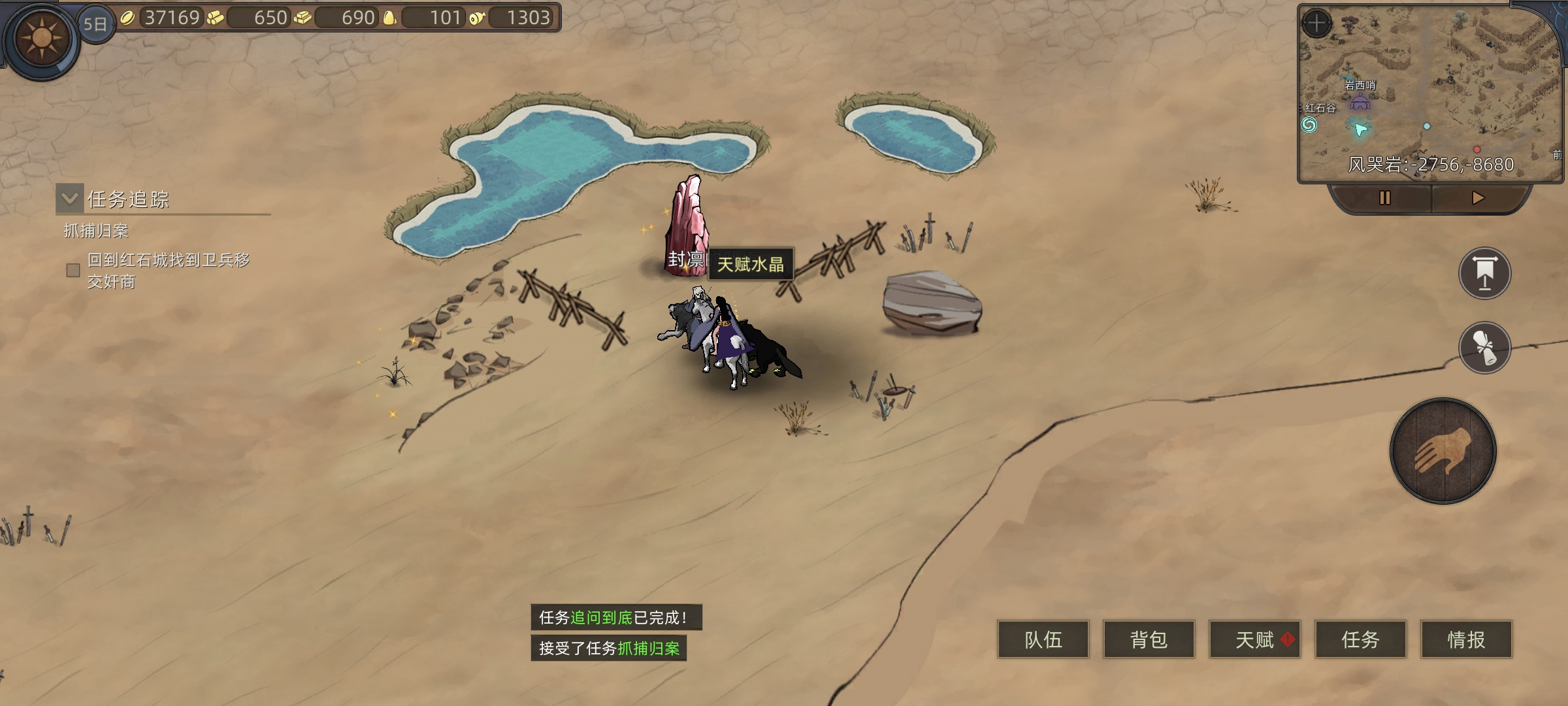This screenshot has height=706, width=1568.
Task: Open the 背包 backpack
Action: (x=1149, y=639)
